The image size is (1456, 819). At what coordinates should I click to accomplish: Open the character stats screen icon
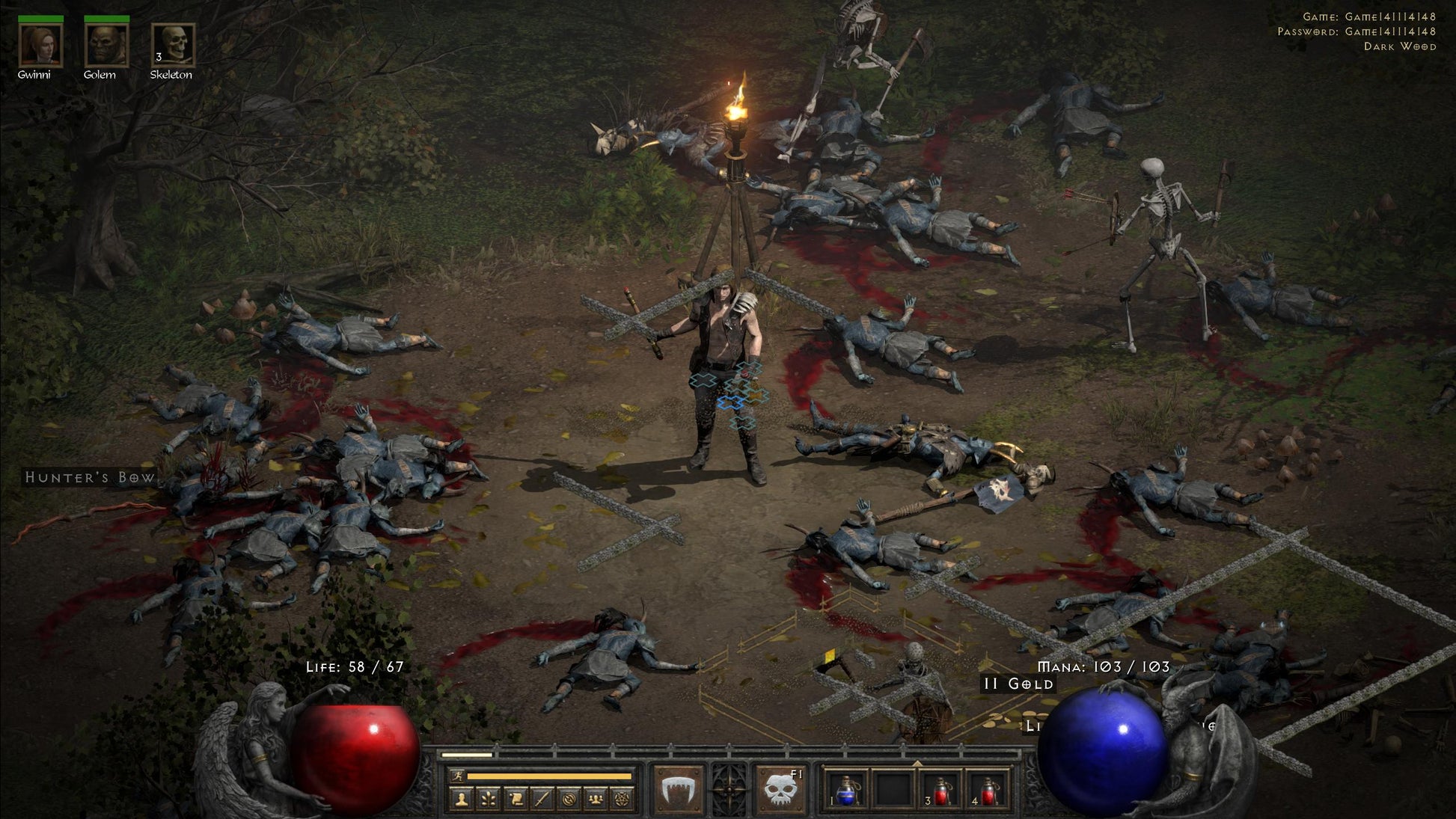point(462,799)
